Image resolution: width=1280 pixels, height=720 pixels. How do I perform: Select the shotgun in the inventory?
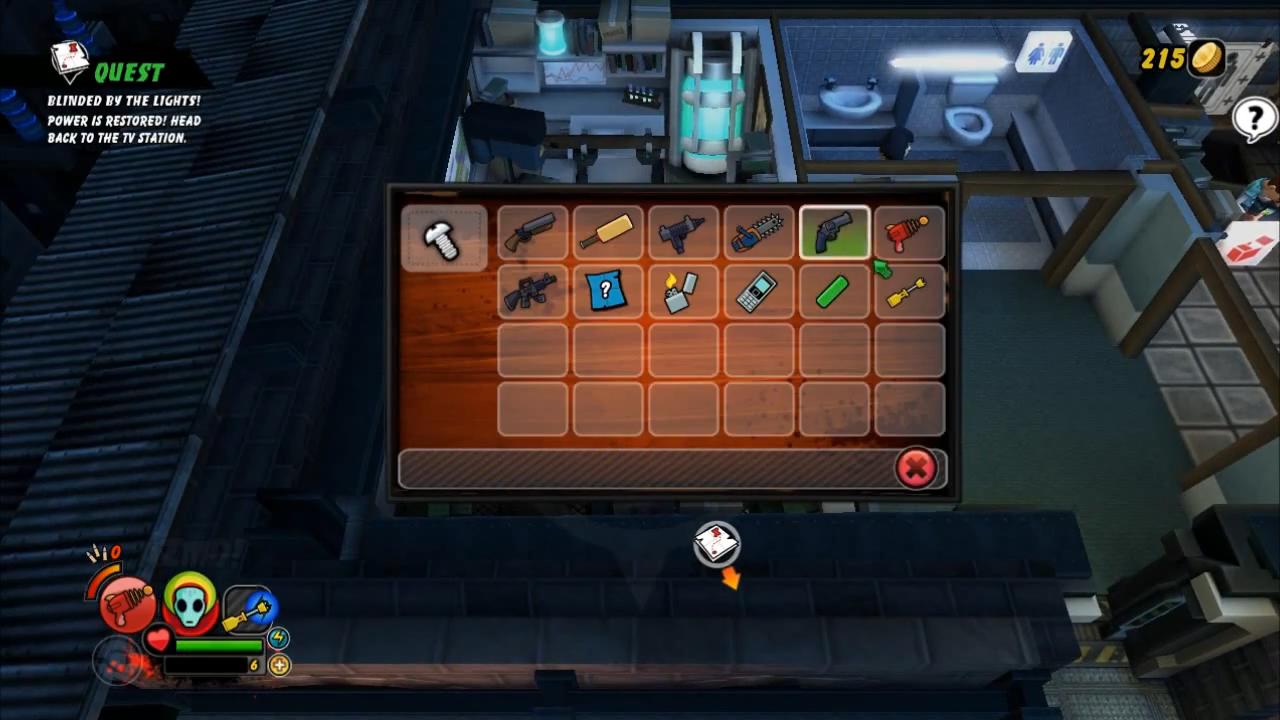532,232
